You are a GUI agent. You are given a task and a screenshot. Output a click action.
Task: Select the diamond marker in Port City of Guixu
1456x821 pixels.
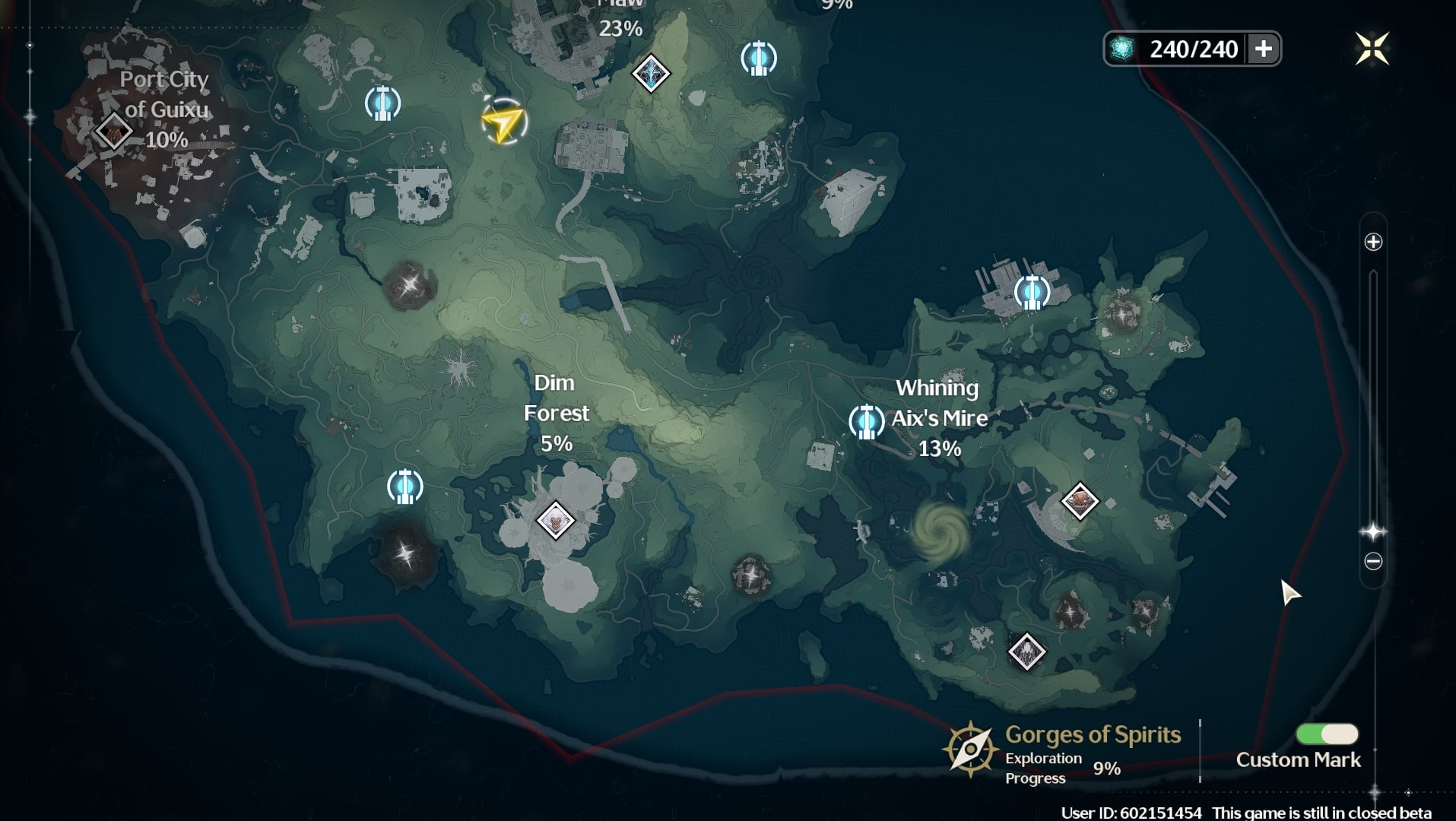pos(114,132)
